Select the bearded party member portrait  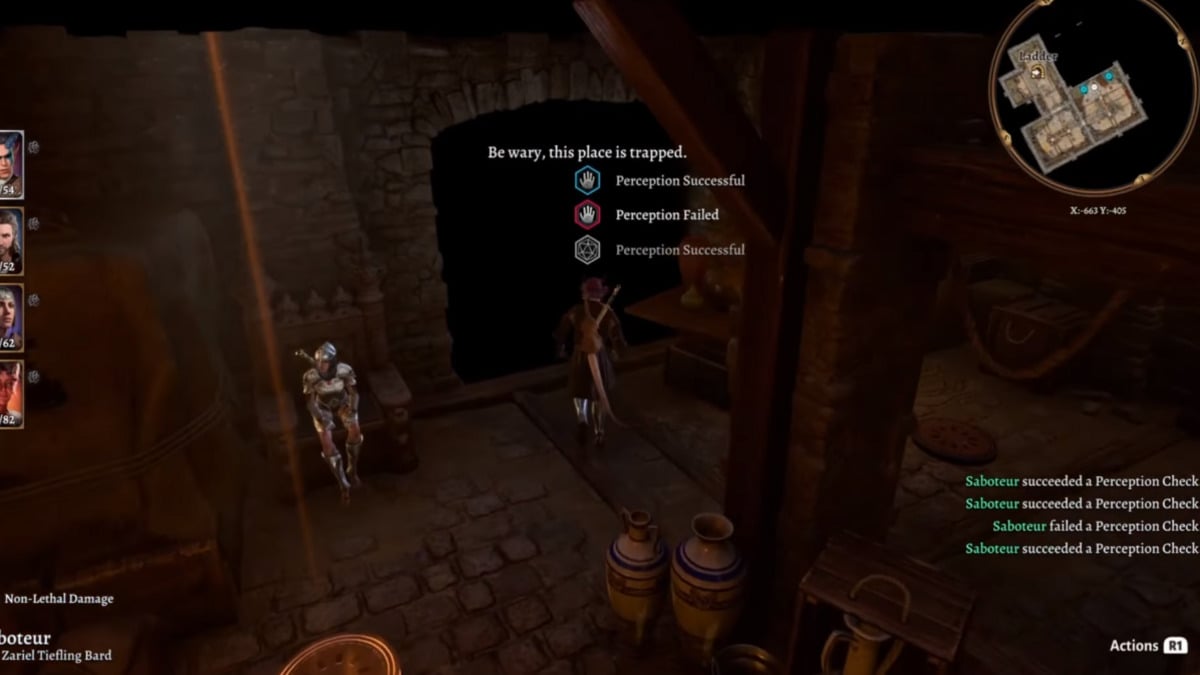coord(9,241)
